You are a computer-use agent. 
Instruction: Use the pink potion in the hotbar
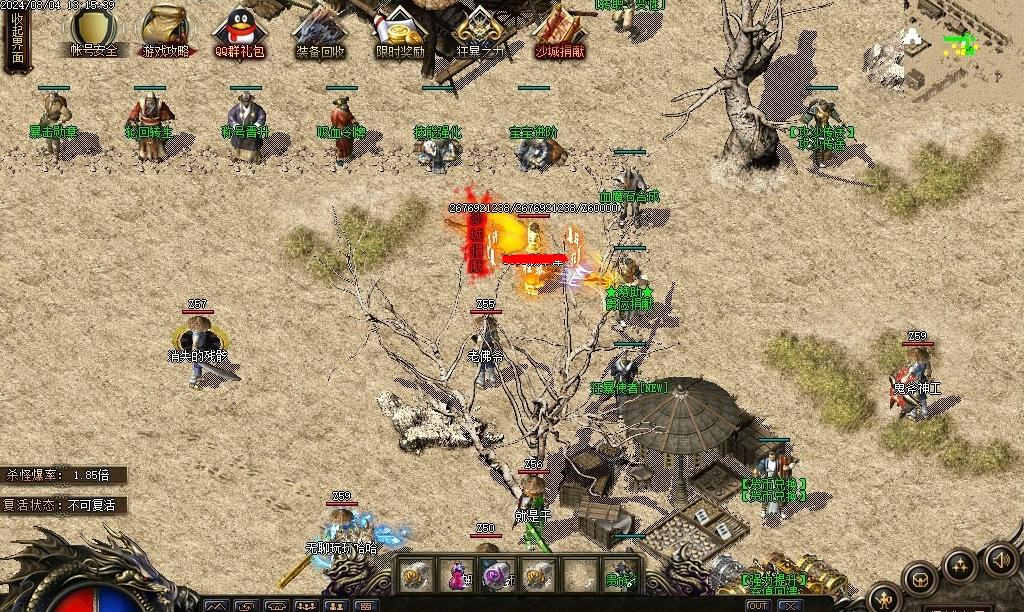click(456, 576)
